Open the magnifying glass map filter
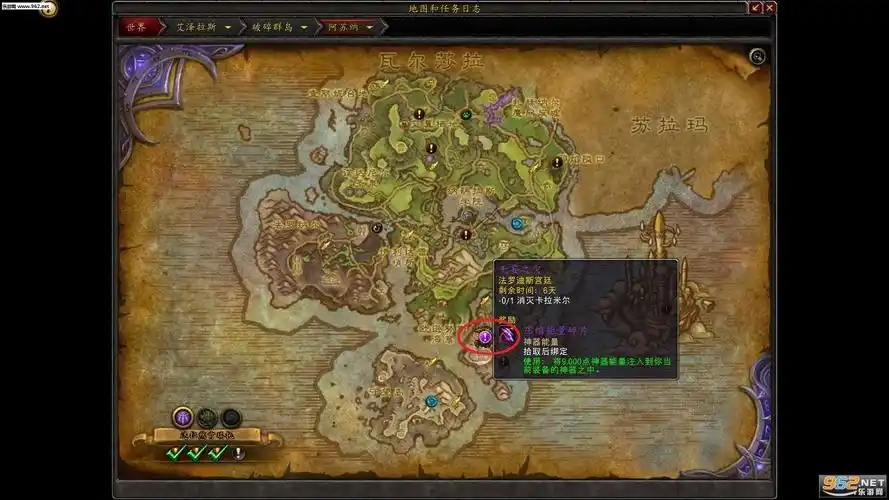Image resolution: width=889 pixels, height=500 pixels. 757,57
